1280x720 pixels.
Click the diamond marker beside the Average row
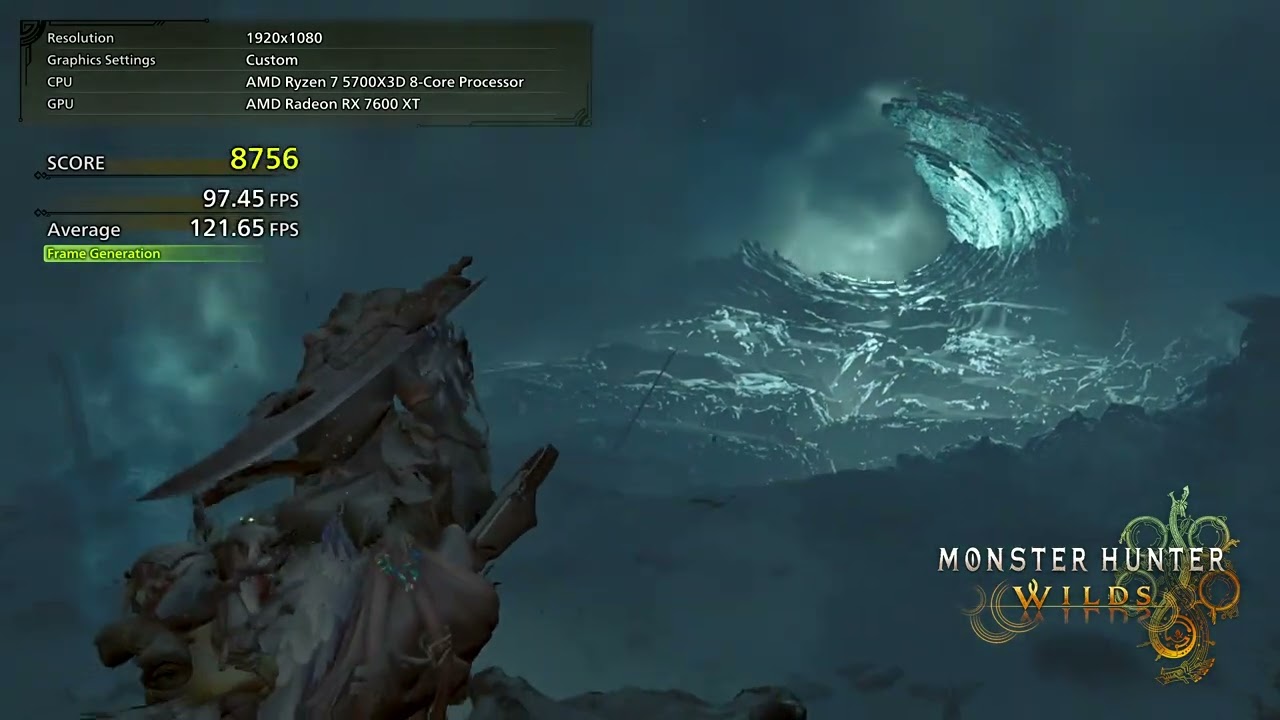(40, 212)
